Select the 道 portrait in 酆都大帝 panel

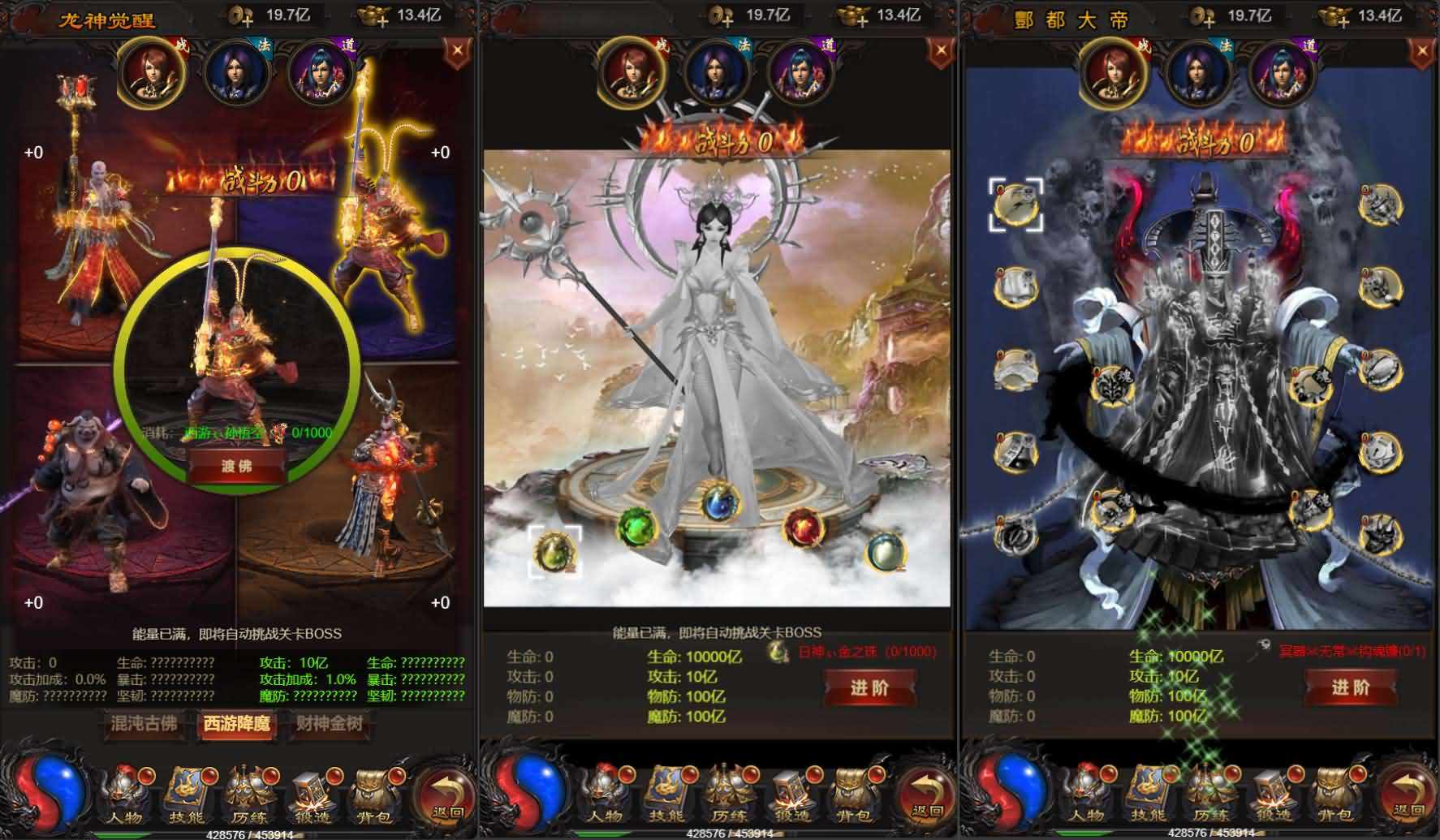point(1284,73)
